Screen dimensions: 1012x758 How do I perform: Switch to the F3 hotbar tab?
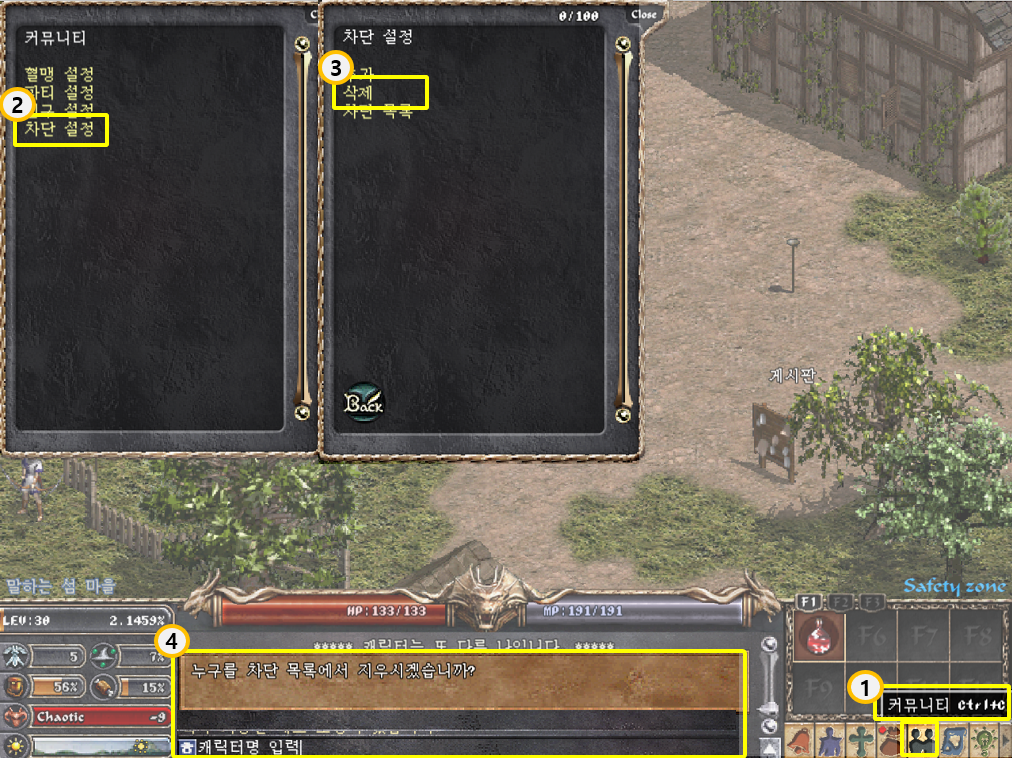[872, 601]
